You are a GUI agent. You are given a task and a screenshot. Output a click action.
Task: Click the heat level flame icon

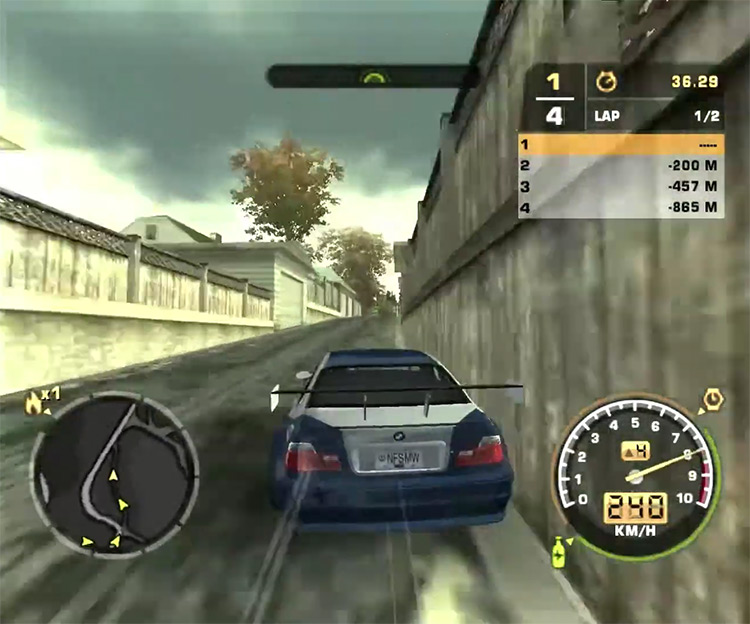[x=36, y=400]
